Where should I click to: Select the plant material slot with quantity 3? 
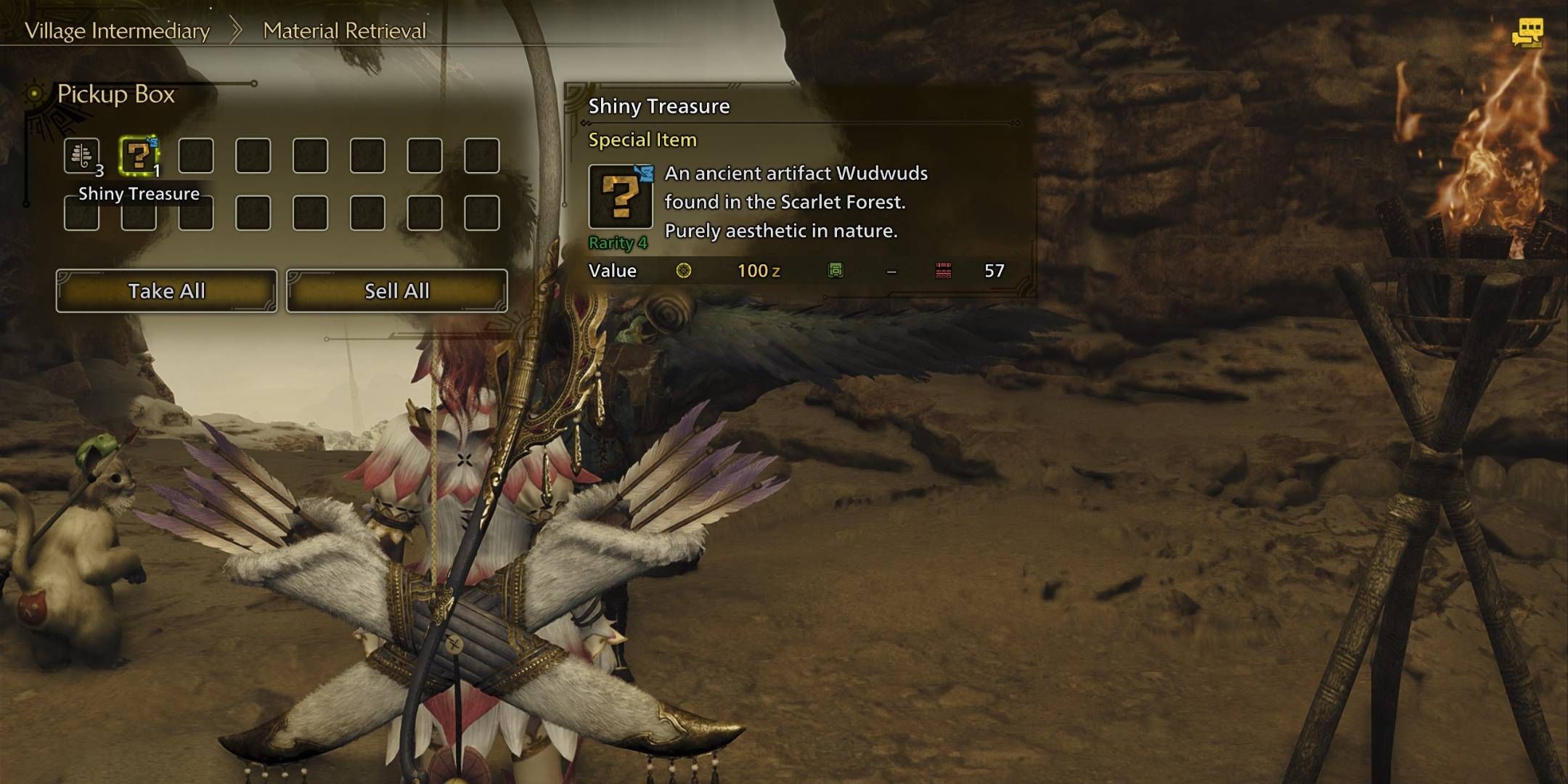[82, 155]
